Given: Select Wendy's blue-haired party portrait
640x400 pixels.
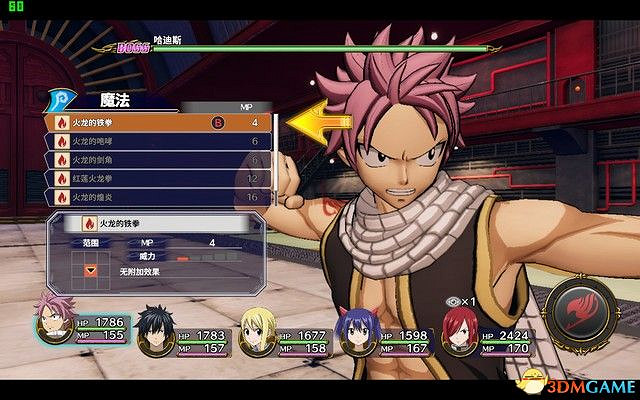Looking at the screenshot, I should [x=357, y=330].
